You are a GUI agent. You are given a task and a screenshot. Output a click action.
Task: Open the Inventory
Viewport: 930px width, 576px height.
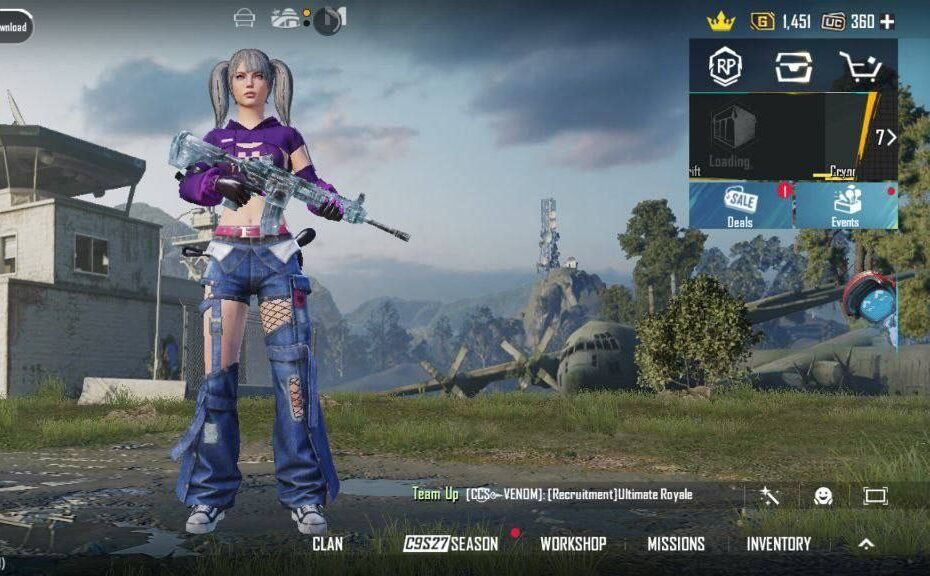pos(778,544)
